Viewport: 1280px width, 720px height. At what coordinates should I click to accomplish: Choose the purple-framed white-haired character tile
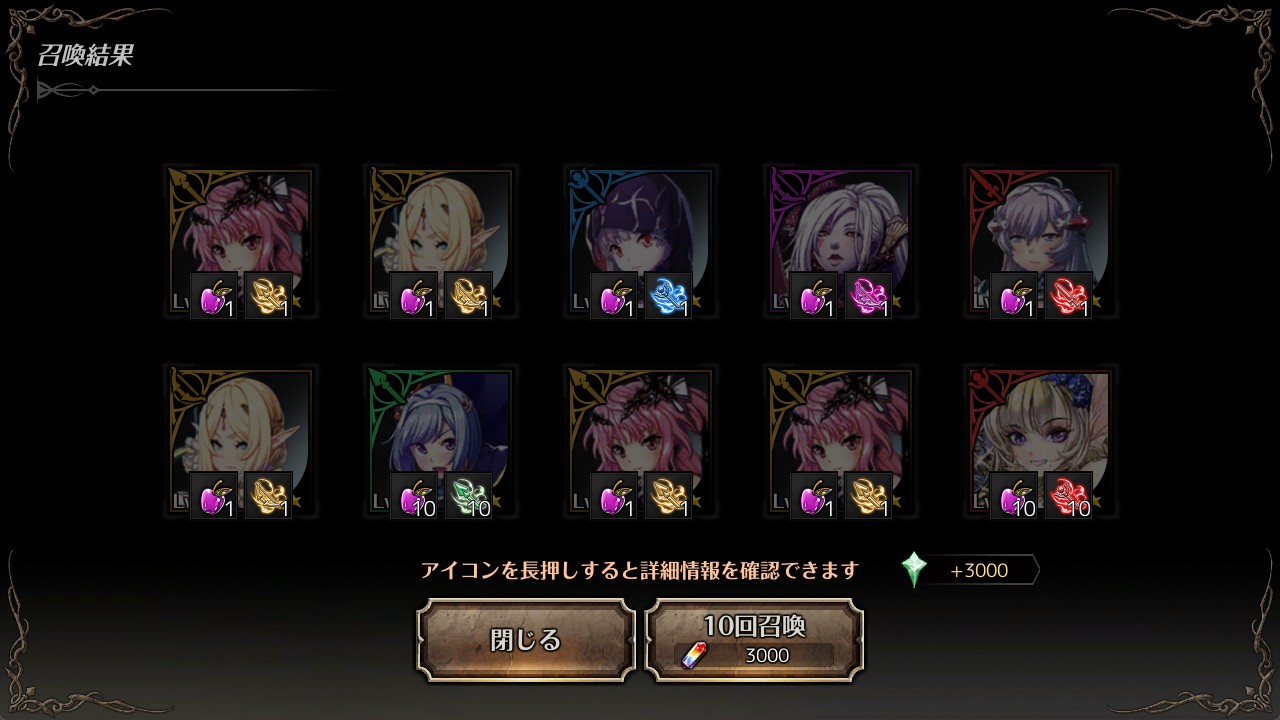pos(840,241)
